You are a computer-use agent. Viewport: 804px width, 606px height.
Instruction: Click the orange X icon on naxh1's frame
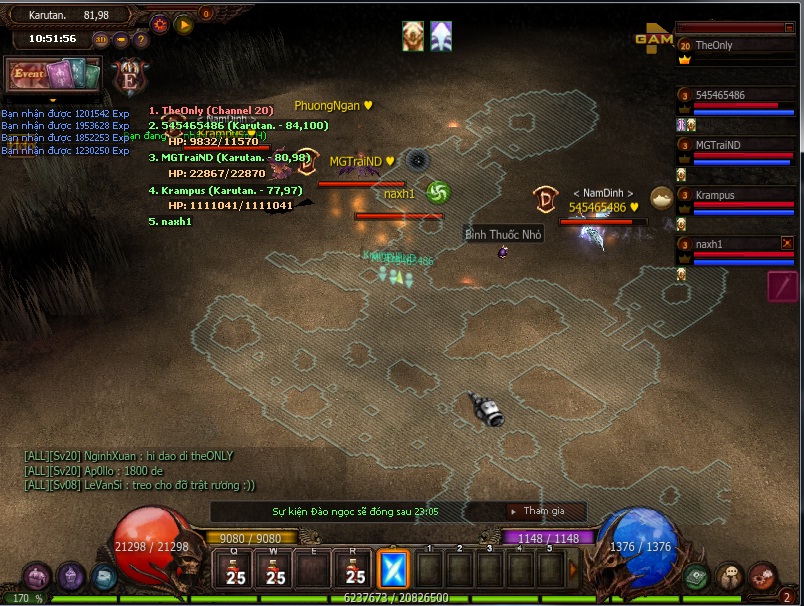(787, 243)
